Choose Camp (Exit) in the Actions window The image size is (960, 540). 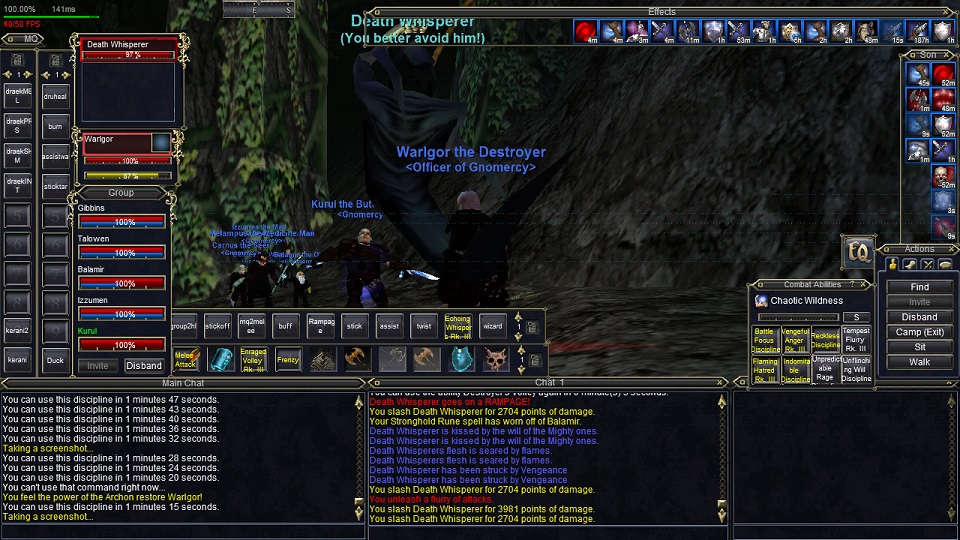click(x=919, y=332)
